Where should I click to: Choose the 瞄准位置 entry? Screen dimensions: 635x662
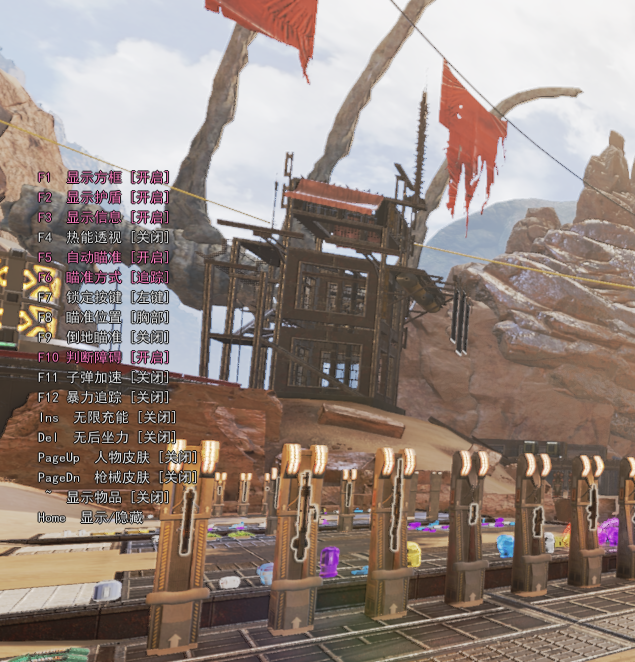(105, 317)
